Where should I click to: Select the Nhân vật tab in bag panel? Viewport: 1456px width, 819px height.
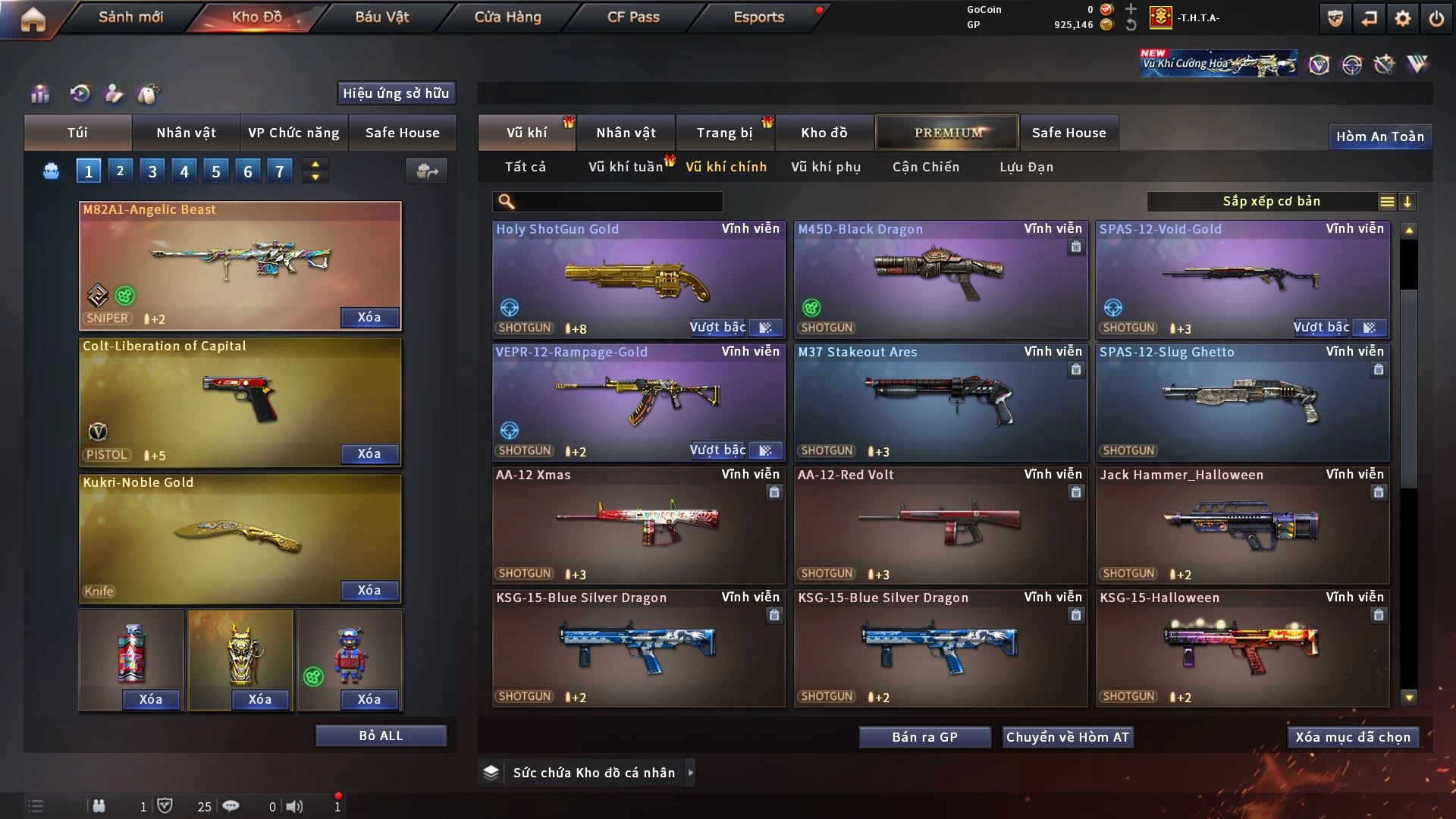pos(186,133)
